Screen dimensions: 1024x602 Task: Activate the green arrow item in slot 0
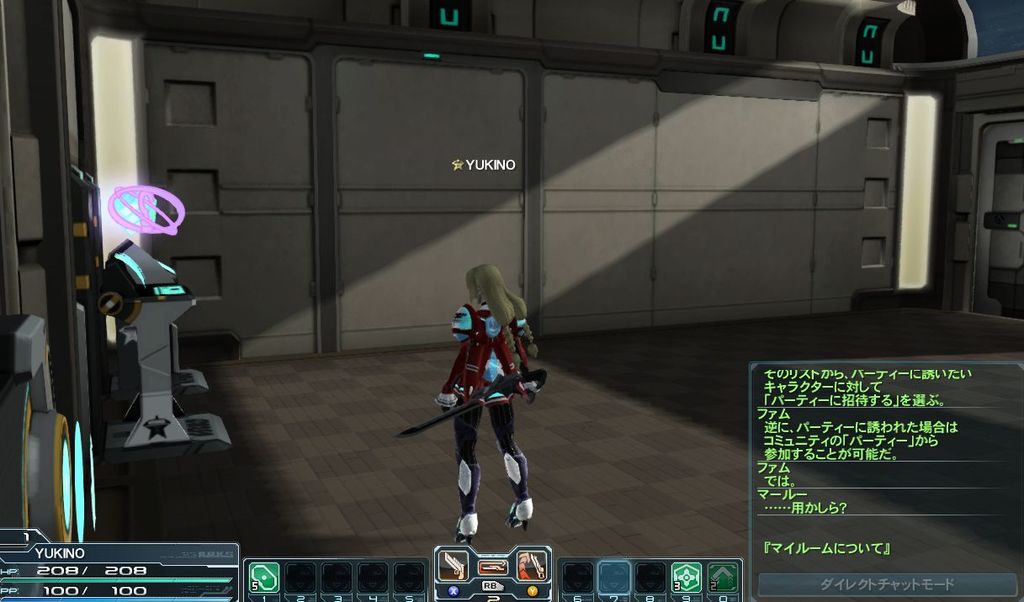[x=723, y=577]
